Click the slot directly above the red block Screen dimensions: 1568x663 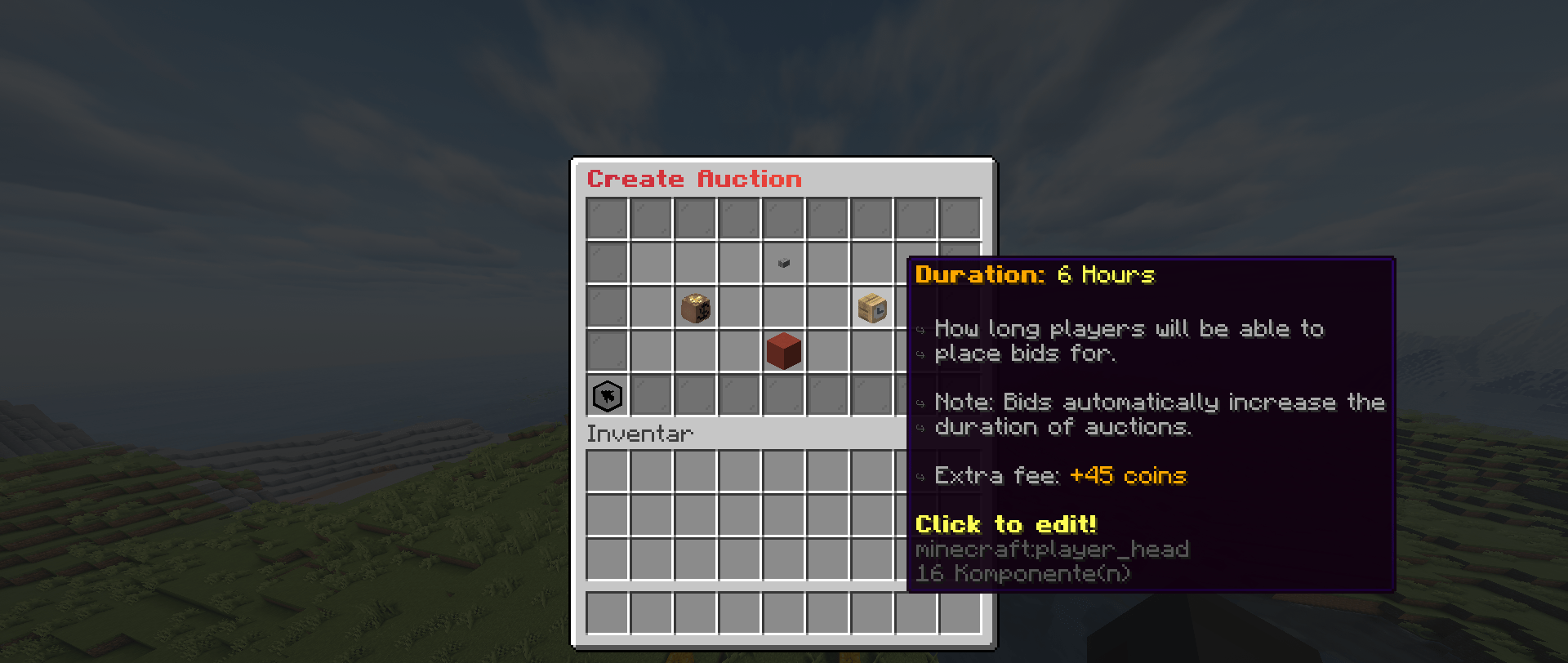tap(782, 307)
